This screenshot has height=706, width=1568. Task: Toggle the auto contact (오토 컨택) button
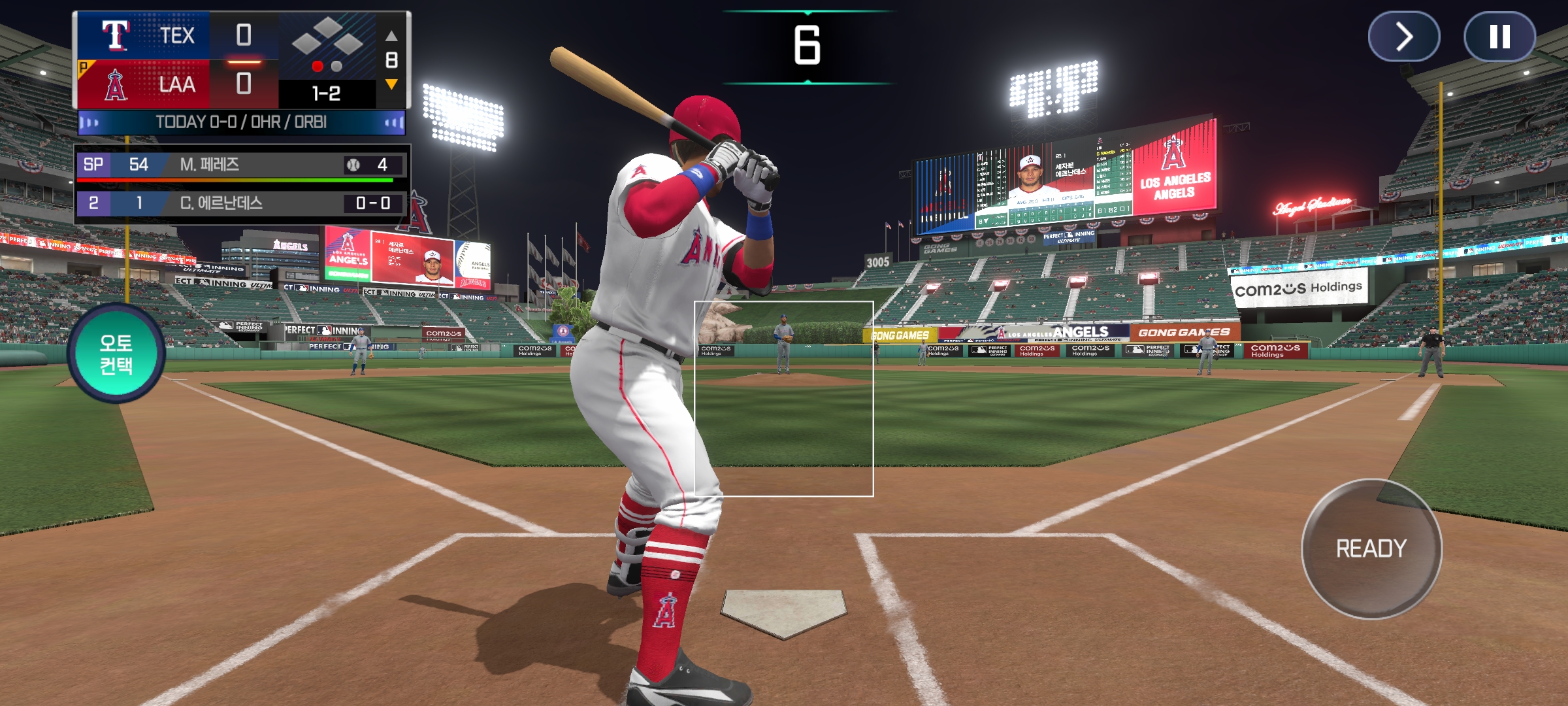tap(116, 354)
